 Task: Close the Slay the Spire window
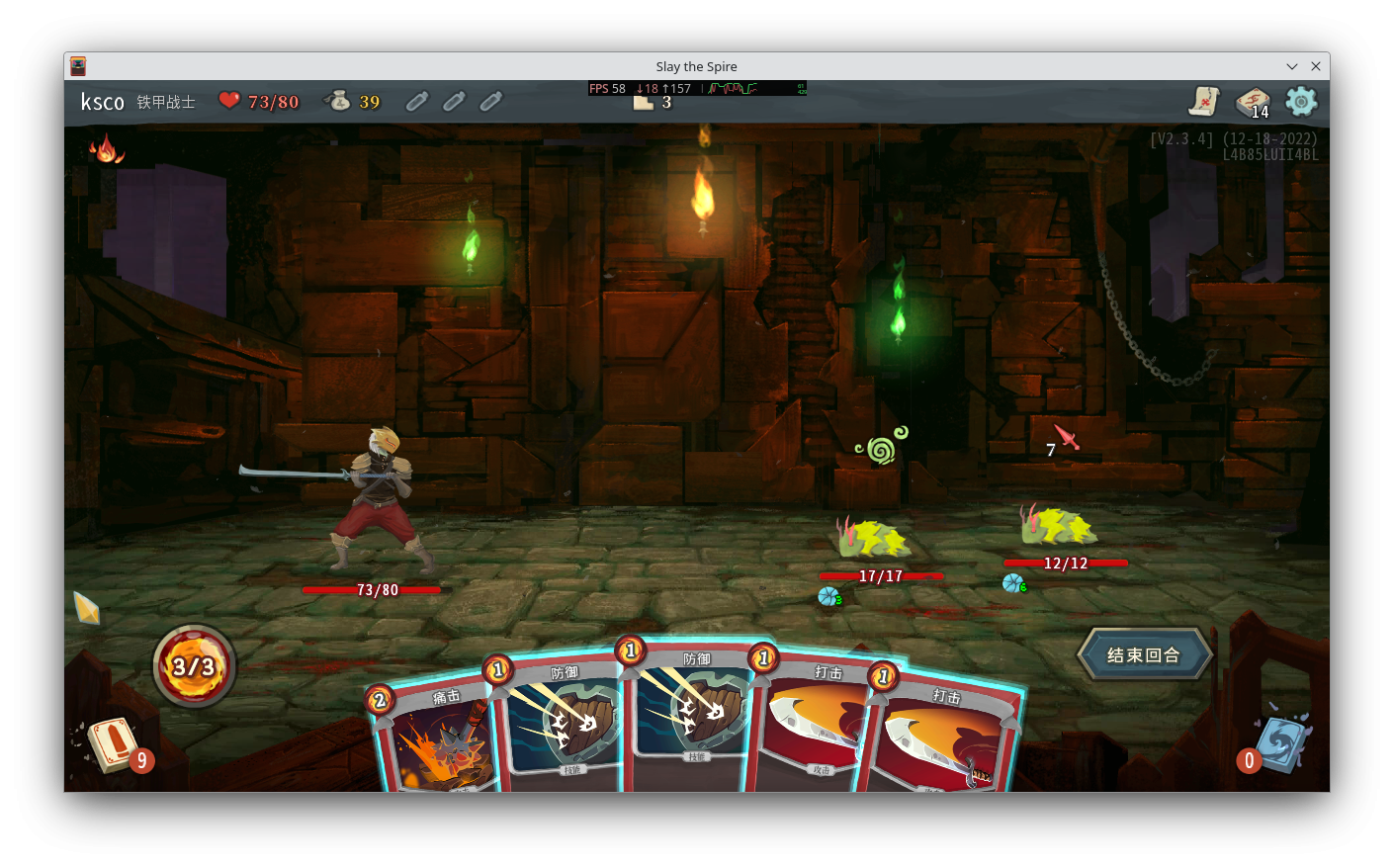point(1316,66)
